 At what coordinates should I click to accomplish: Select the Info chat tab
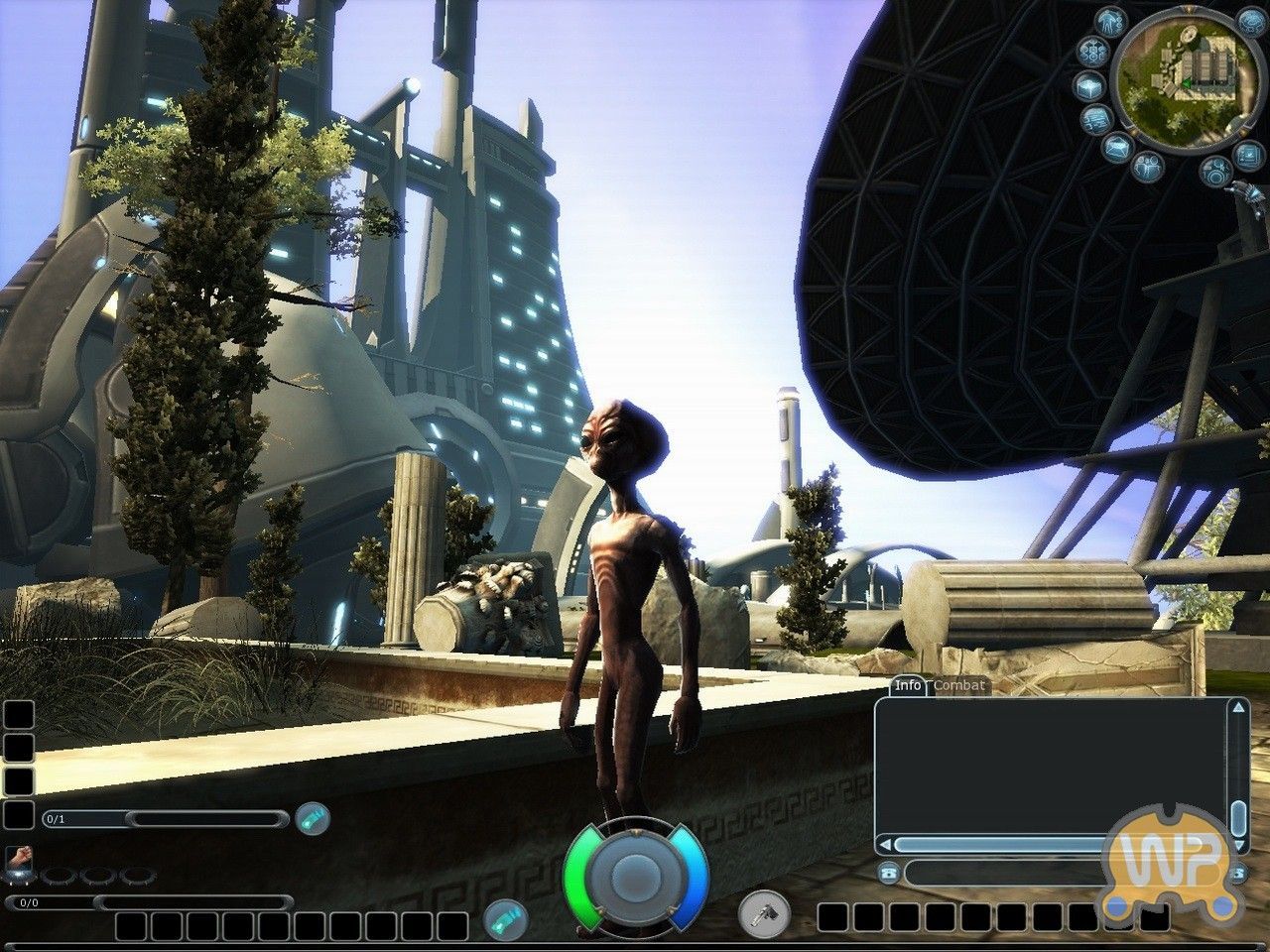[x=908, y=685]
